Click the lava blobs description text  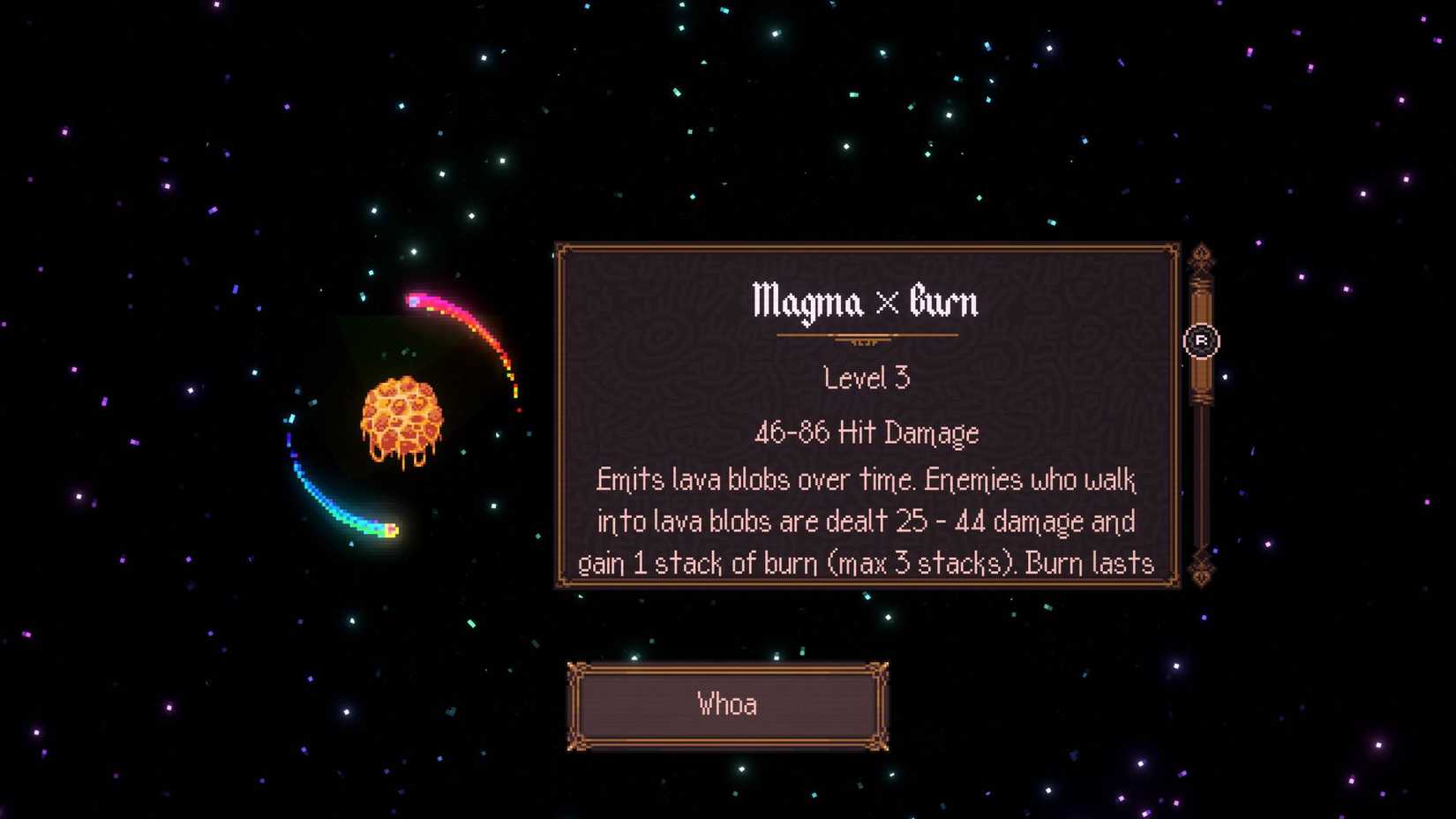point(866,479)
